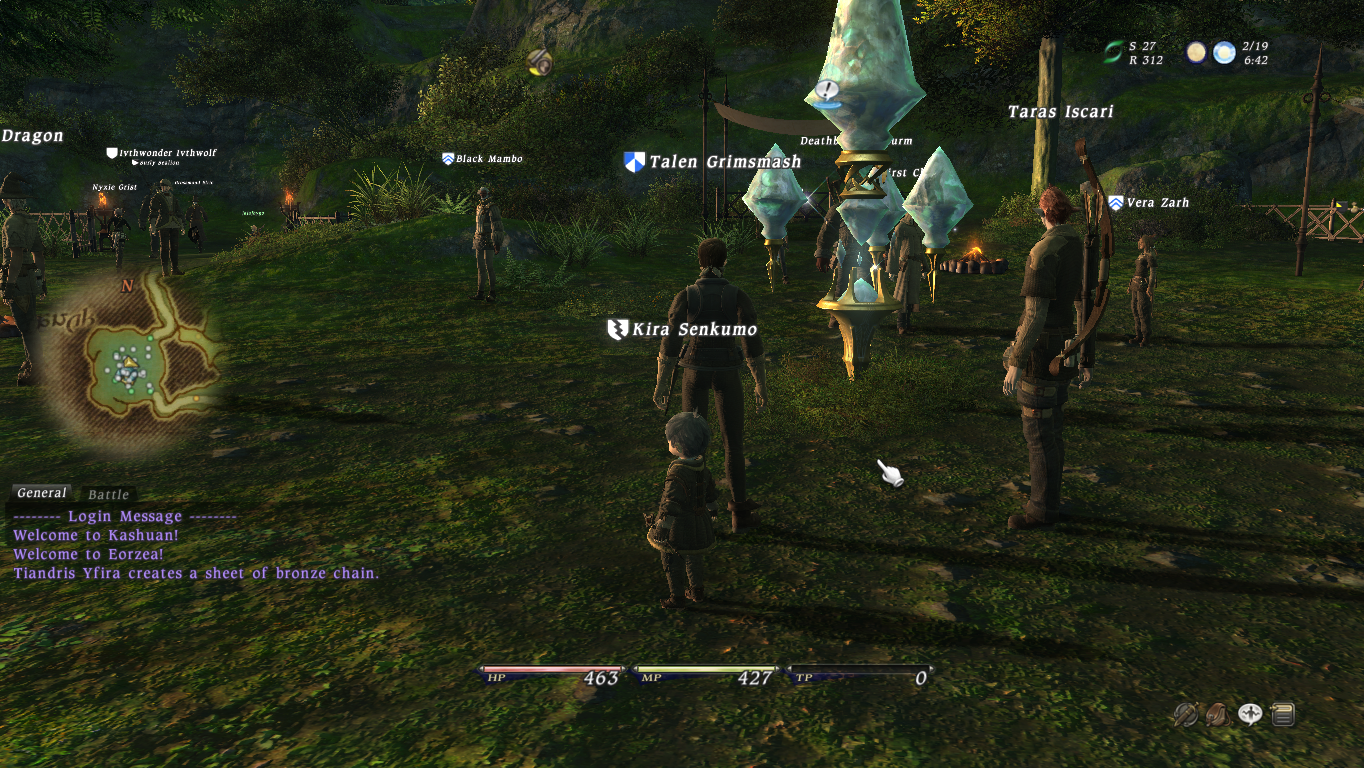Switch to the General chat tab
The image size is (1364, 768).
click(42, 493)
